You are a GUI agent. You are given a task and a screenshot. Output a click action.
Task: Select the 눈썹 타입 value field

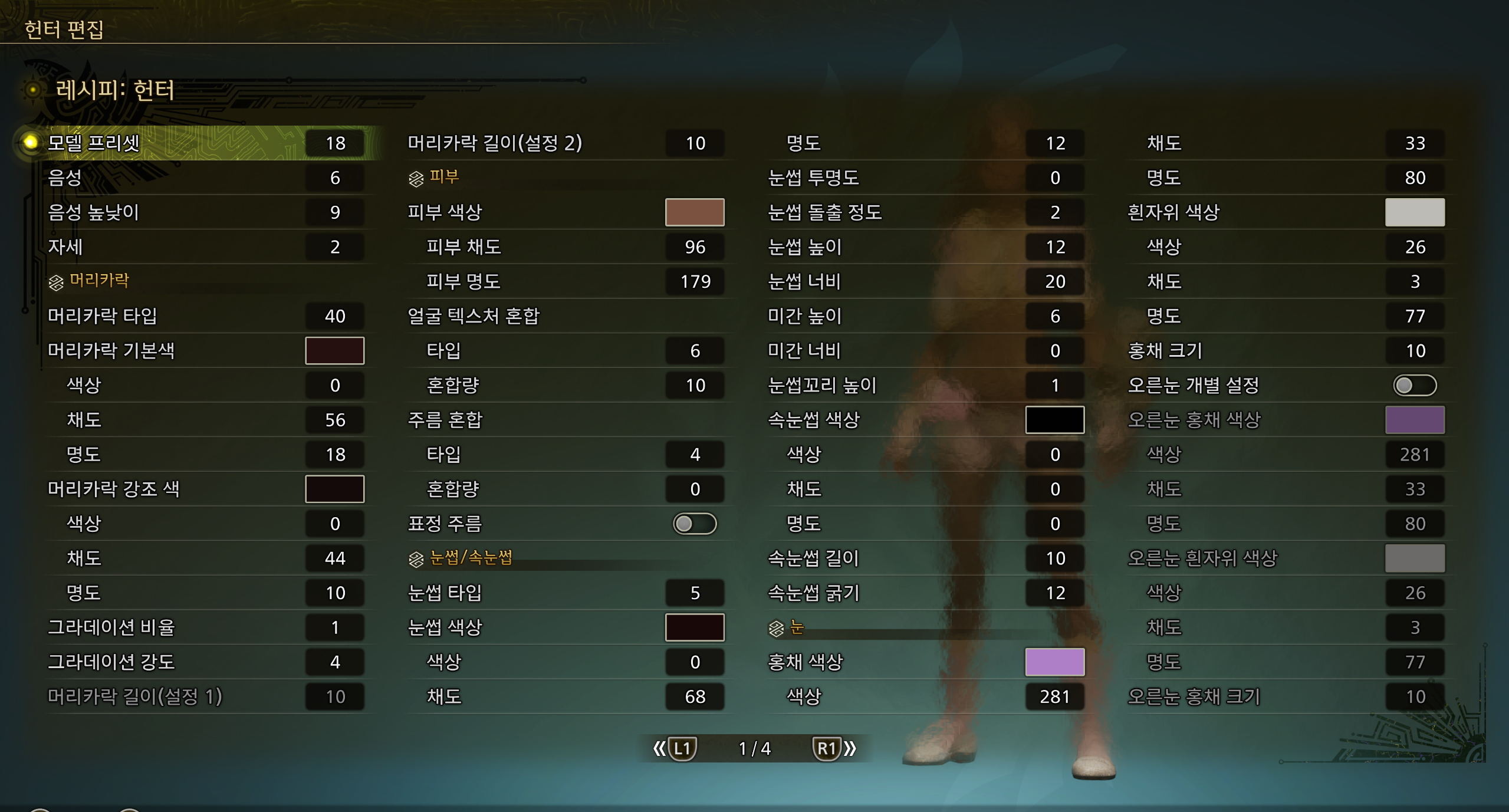tap(695, 593)
